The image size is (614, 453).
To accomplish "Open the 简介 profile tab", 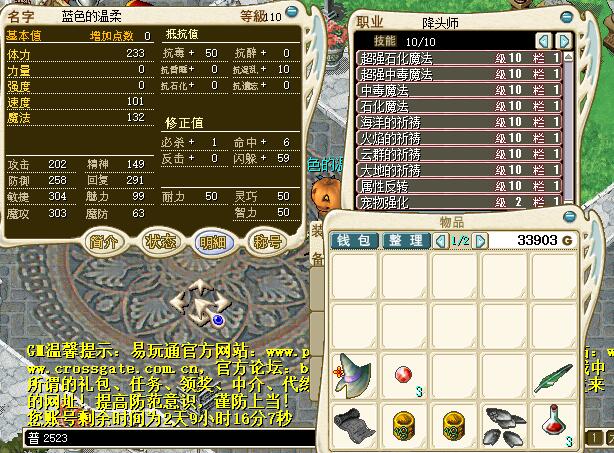I will pyautogui.click(x=104, y=242).
